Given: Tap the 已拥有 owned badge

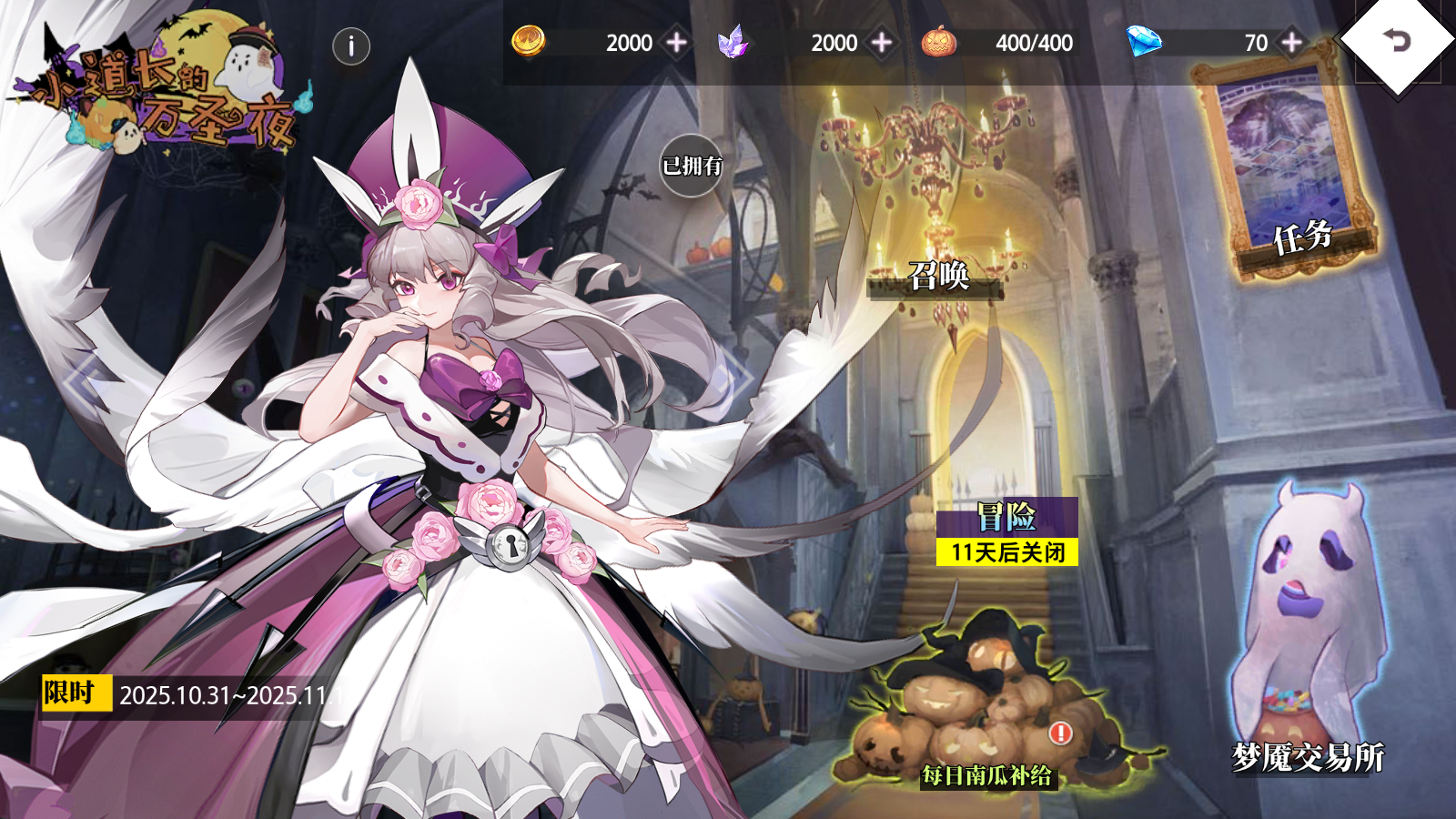Looking at the screenshot, I should (x=692, y=166).
